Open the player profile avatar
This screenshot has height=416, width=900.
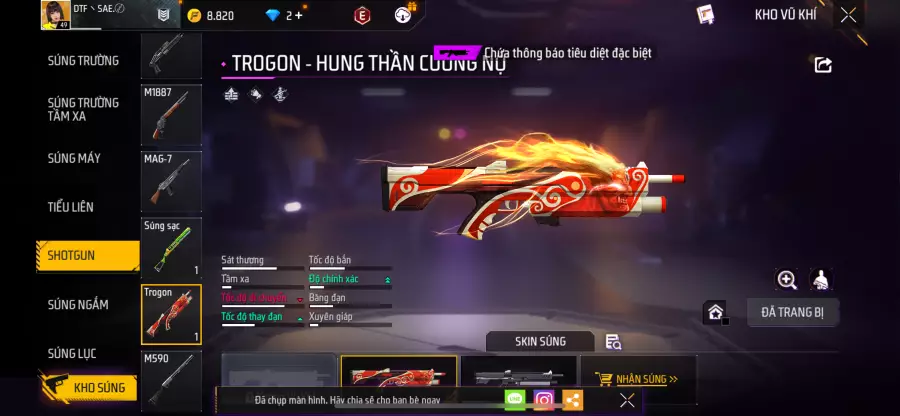54,15
